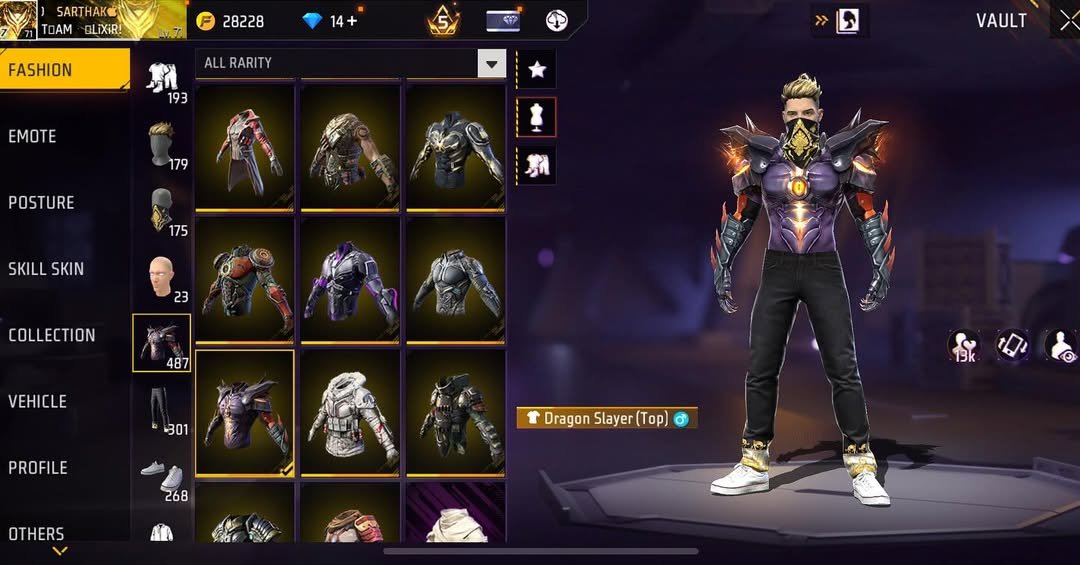Select the equipped Dragon Slayer top tile
1080x565 pixels.
(245, 411)
